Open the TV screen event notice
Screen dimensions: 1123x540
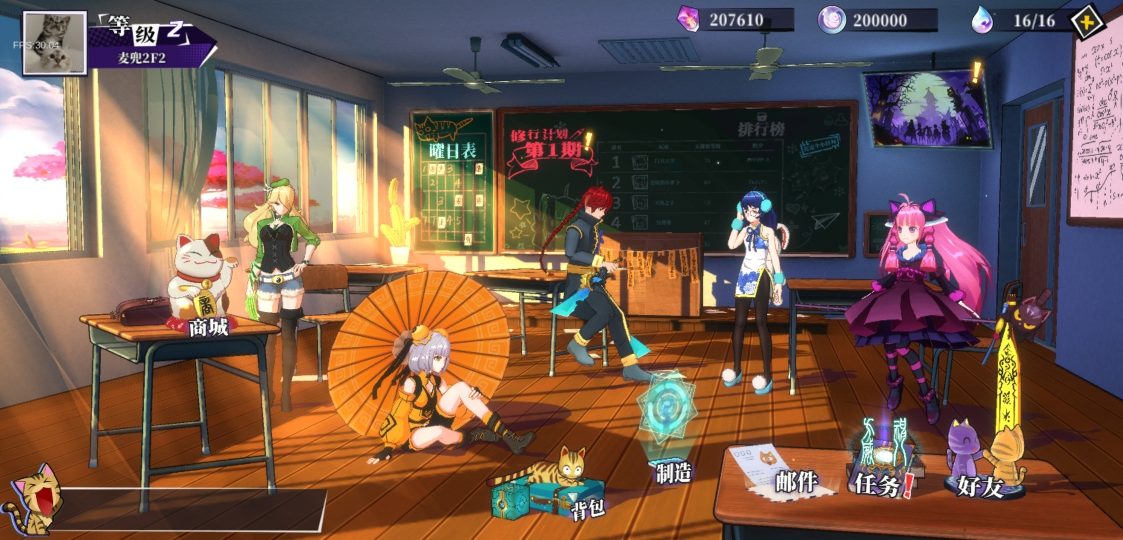click(926, 105)
